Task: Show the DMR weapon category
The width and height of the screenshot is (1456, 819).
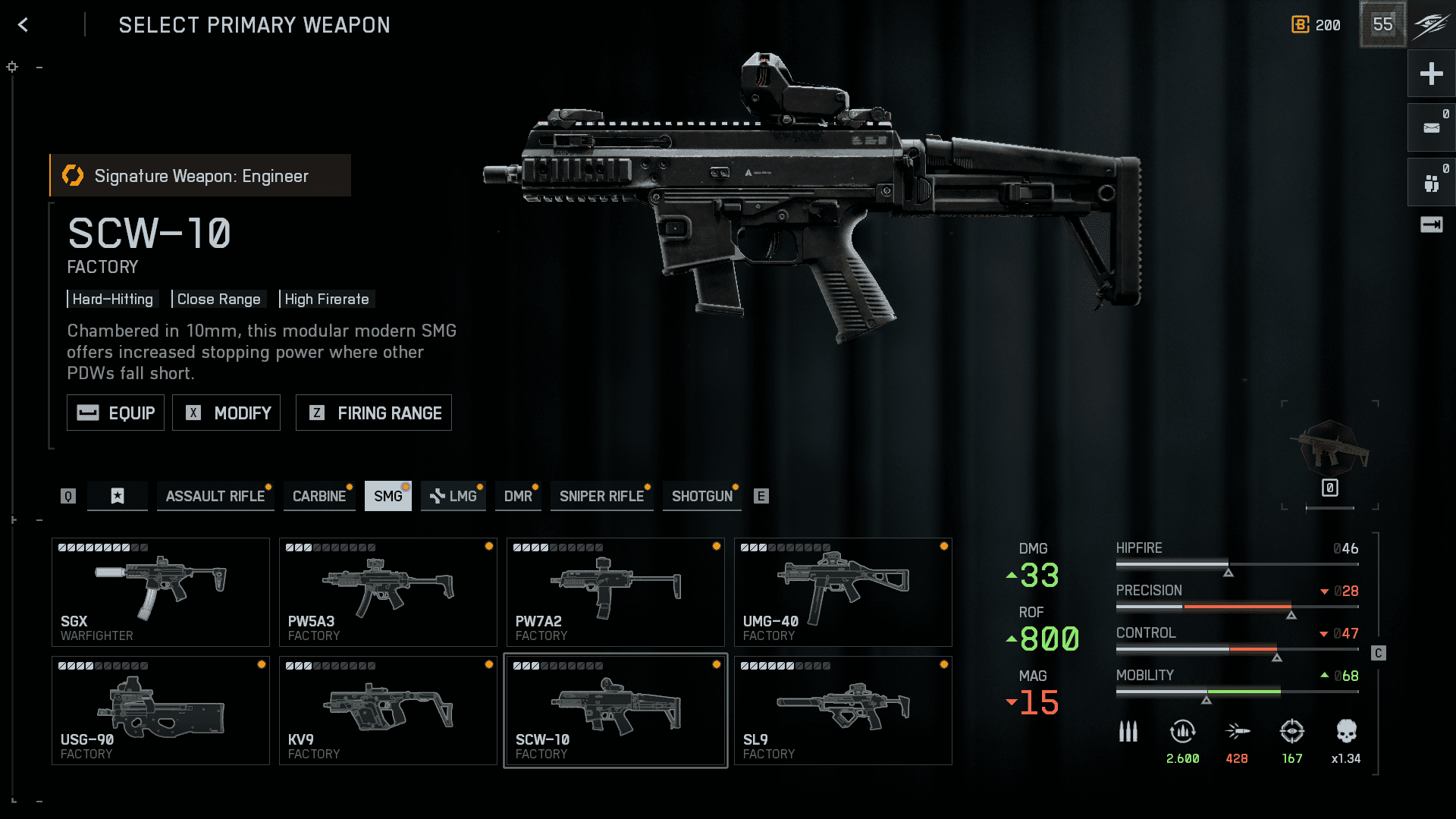Action: [518, 496]
